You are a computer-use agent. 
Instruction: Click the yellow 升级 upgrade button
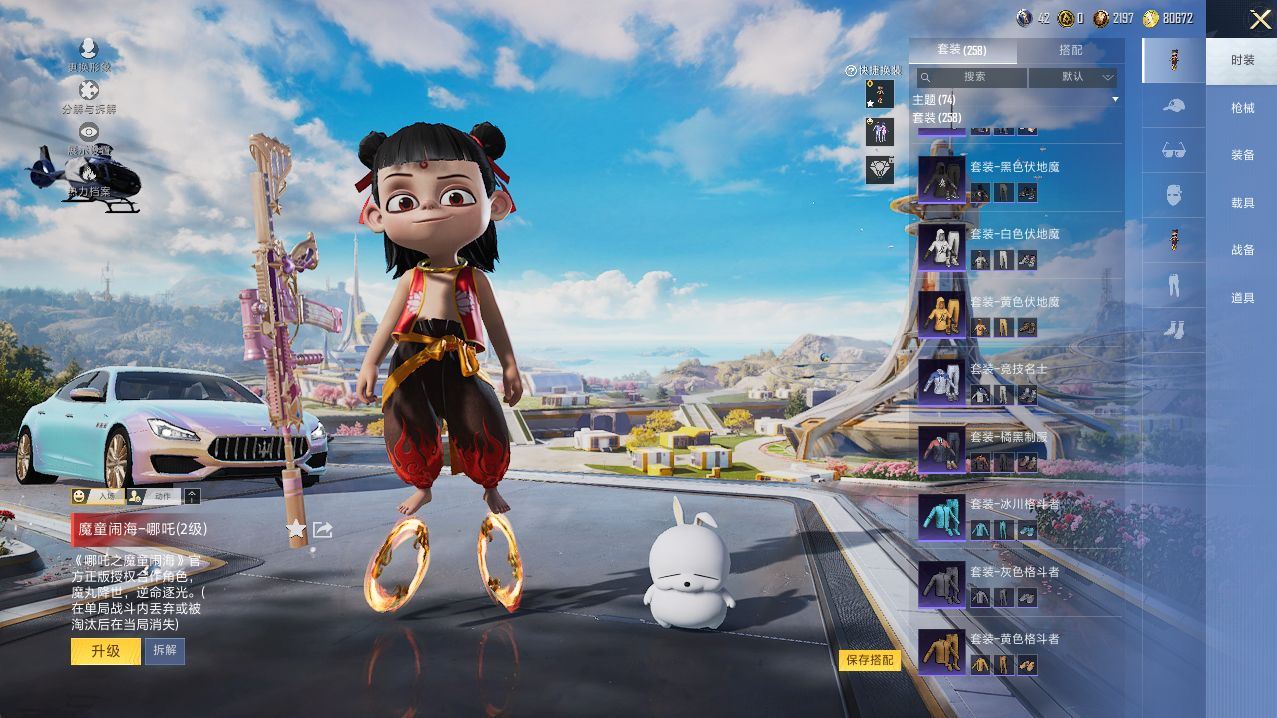point(105,651)
